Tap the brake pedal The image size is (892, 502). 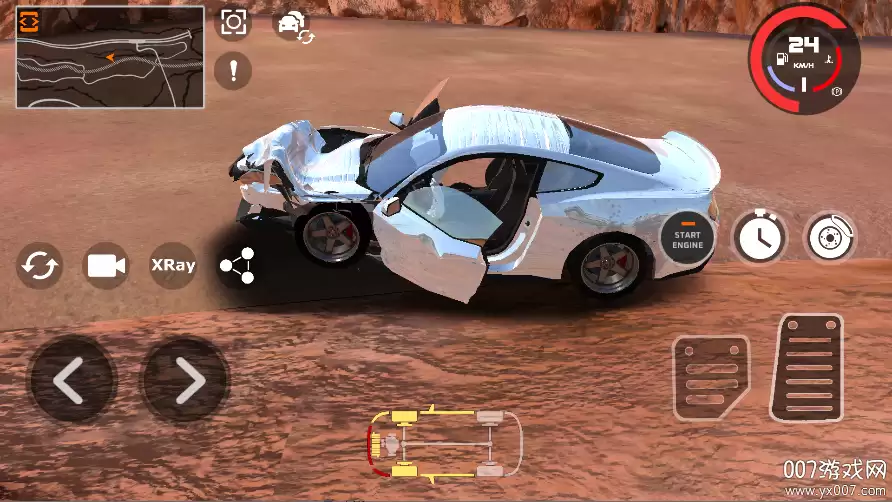pos(711,377)
